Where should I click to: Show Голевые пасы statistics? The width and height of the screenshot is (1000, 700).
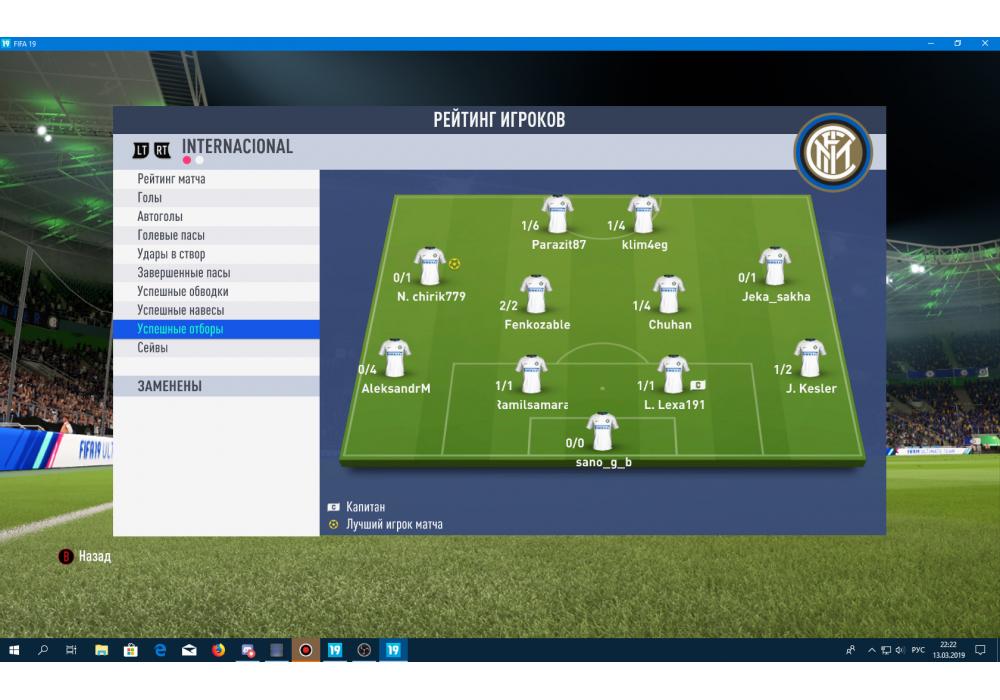(x=171, y=235)
